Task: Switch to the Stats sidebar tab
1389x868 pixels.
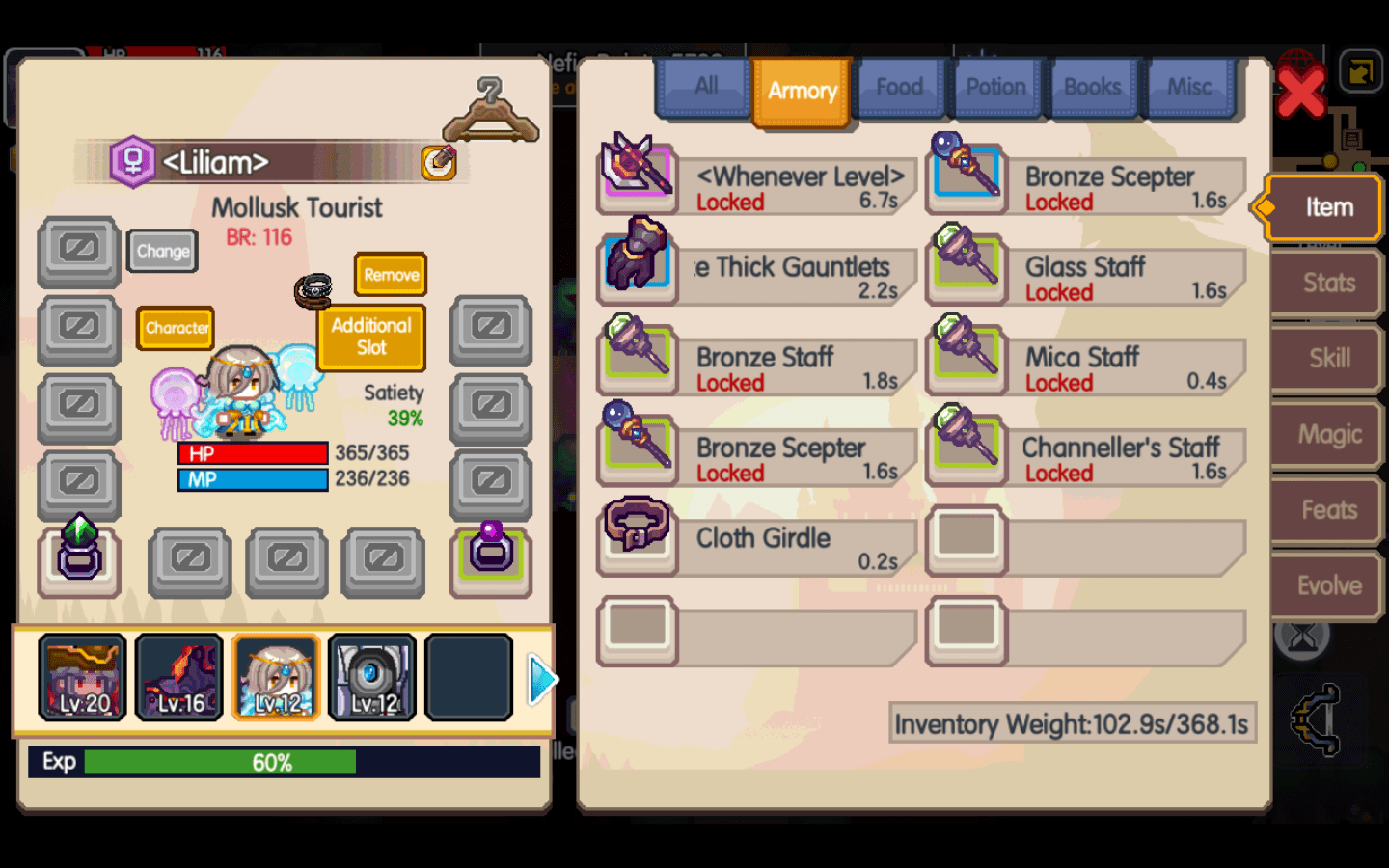Action: click(1327, 283)
